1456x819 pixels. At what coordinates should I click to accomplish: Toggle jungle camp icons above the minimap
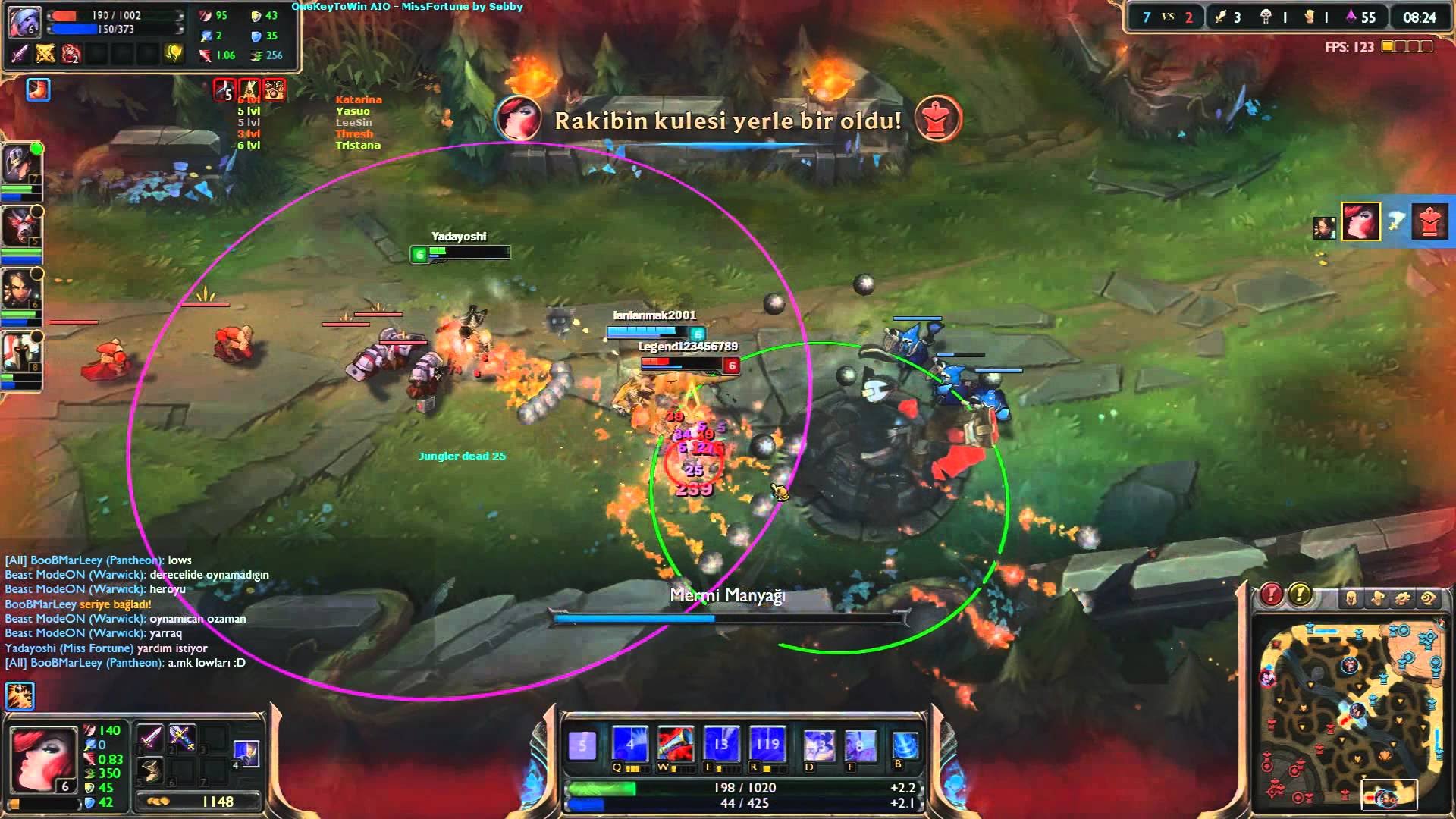pos(1403,597)
